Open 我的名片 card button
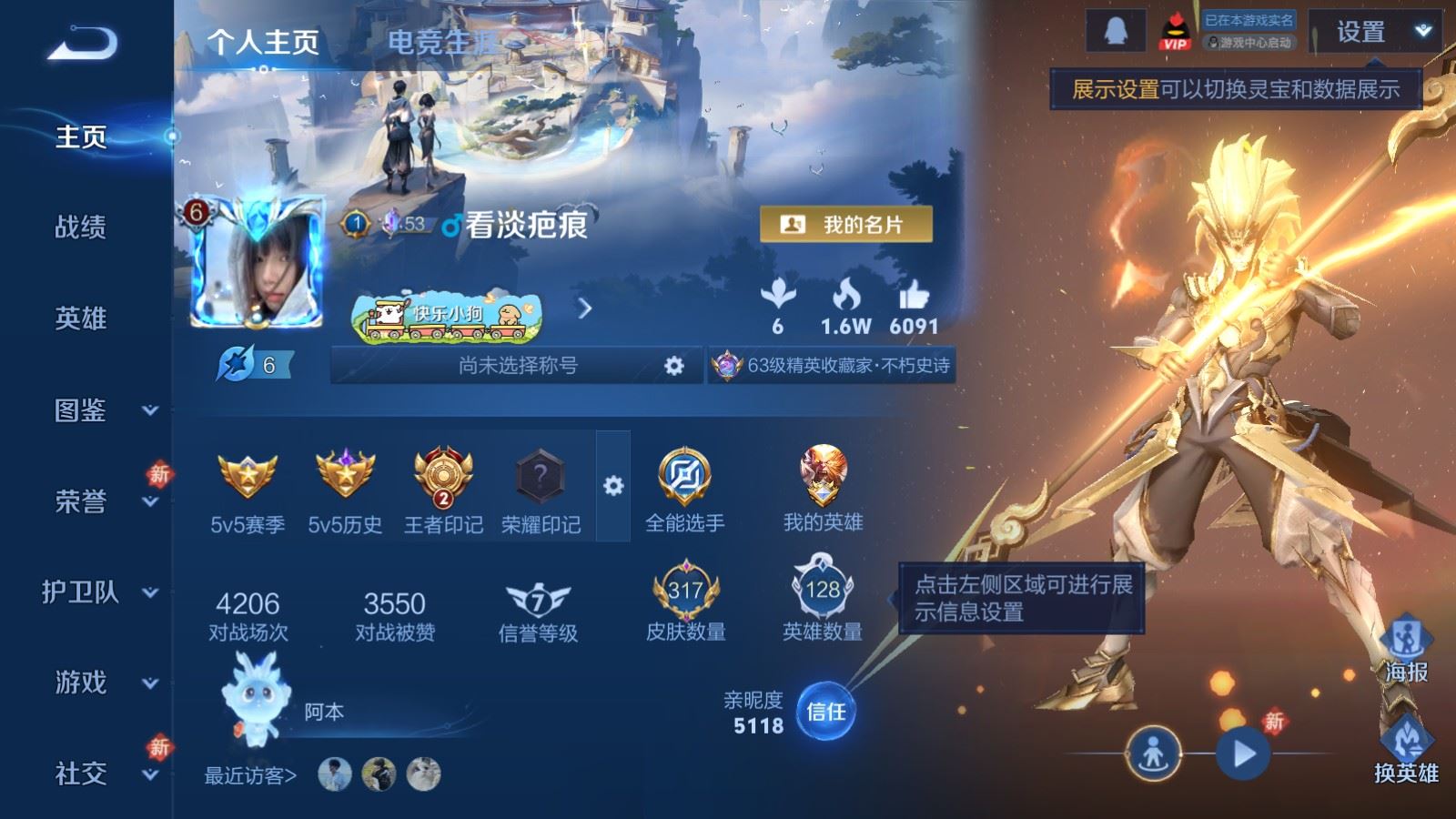Viewport: 1456px width, 819px height. [x=845, y=224]
